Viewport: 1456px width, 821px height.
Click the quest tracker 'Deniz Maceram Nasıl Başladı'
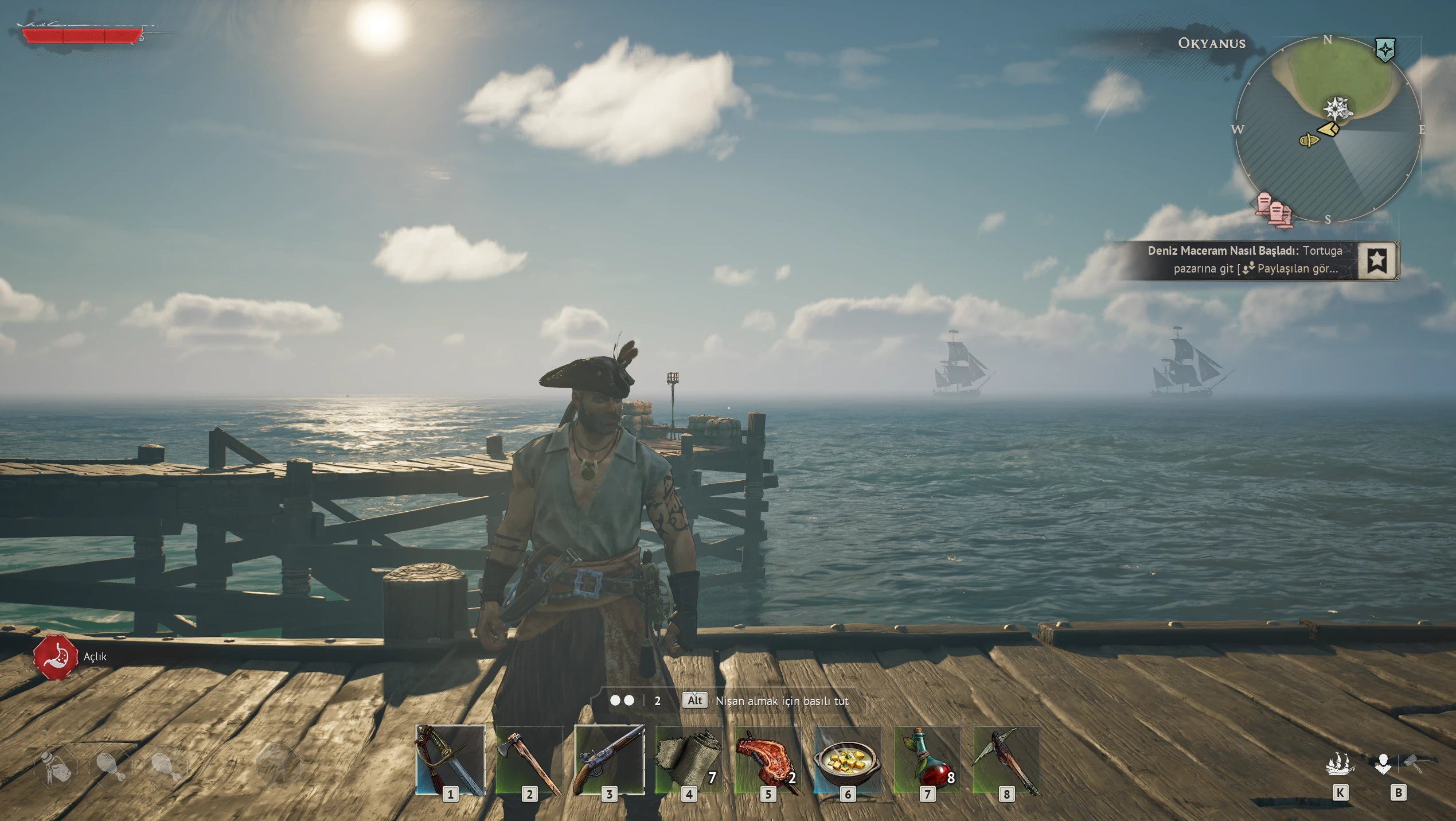pos(1244,260)
